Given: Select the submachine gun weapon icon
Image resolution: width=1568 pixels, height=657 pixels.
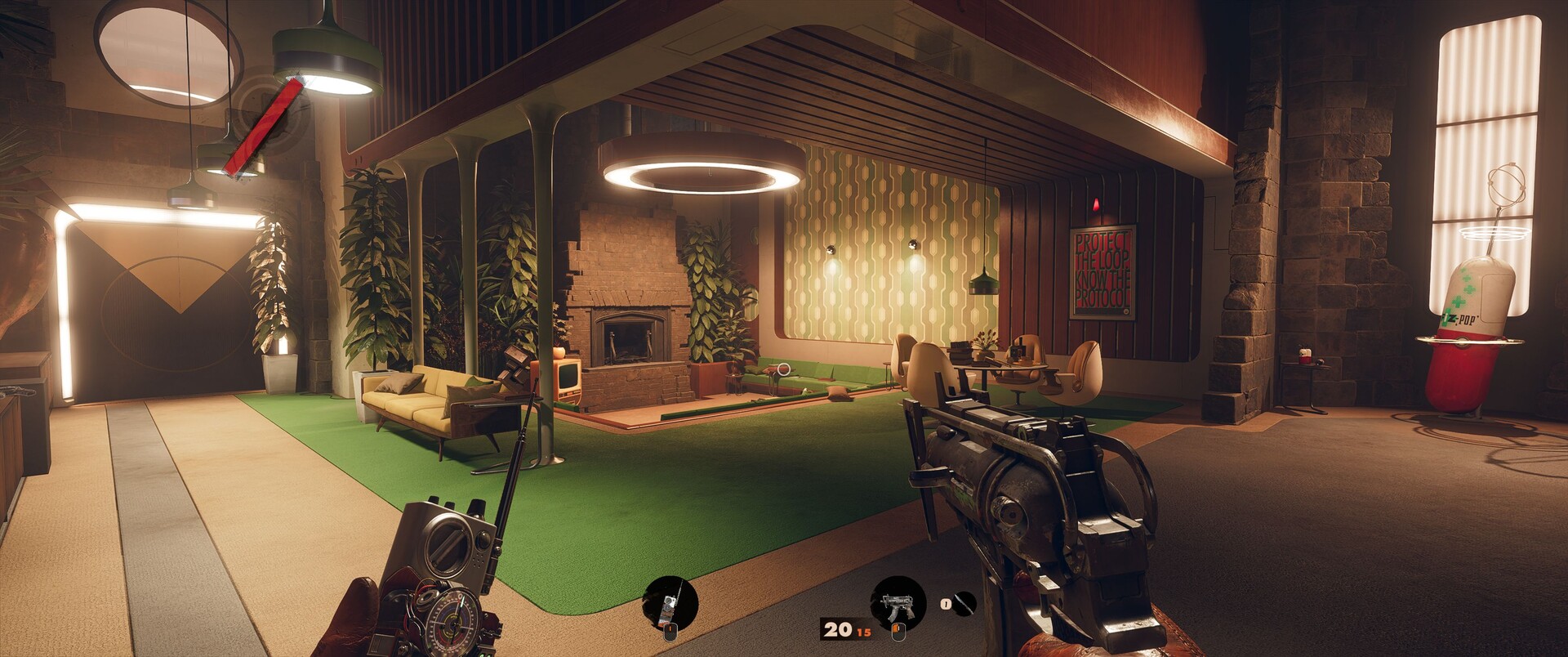Looking at the screenshot, I should [898, 603].
